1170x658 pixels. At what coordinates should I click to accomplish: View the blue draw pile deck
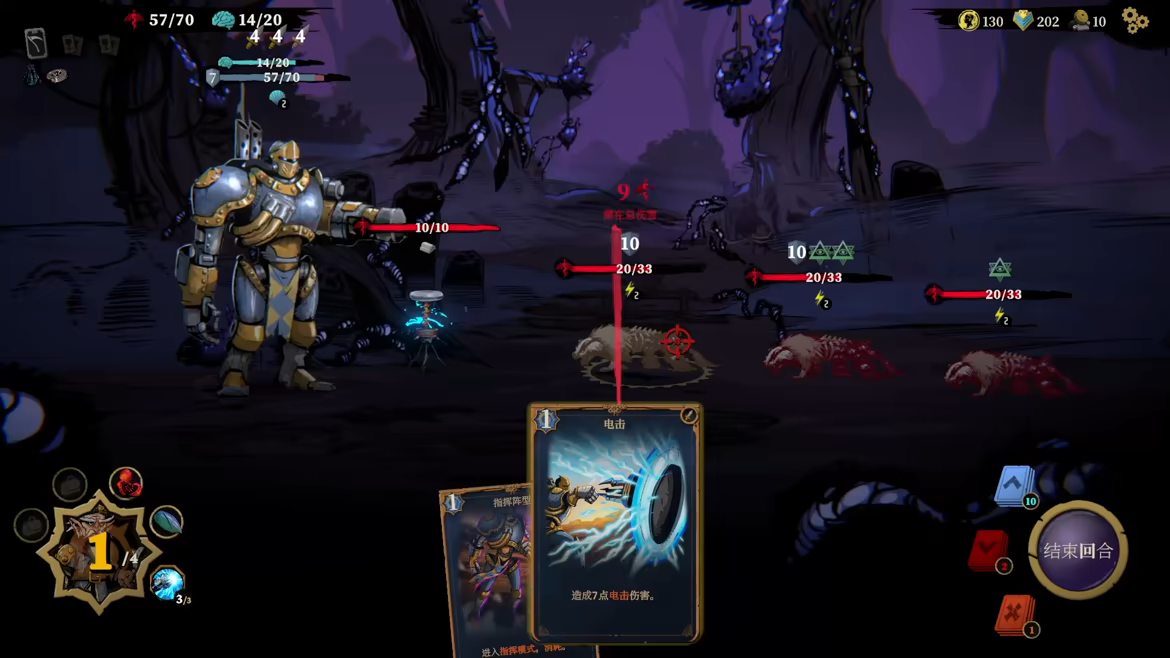click(x=1013, y=486)
